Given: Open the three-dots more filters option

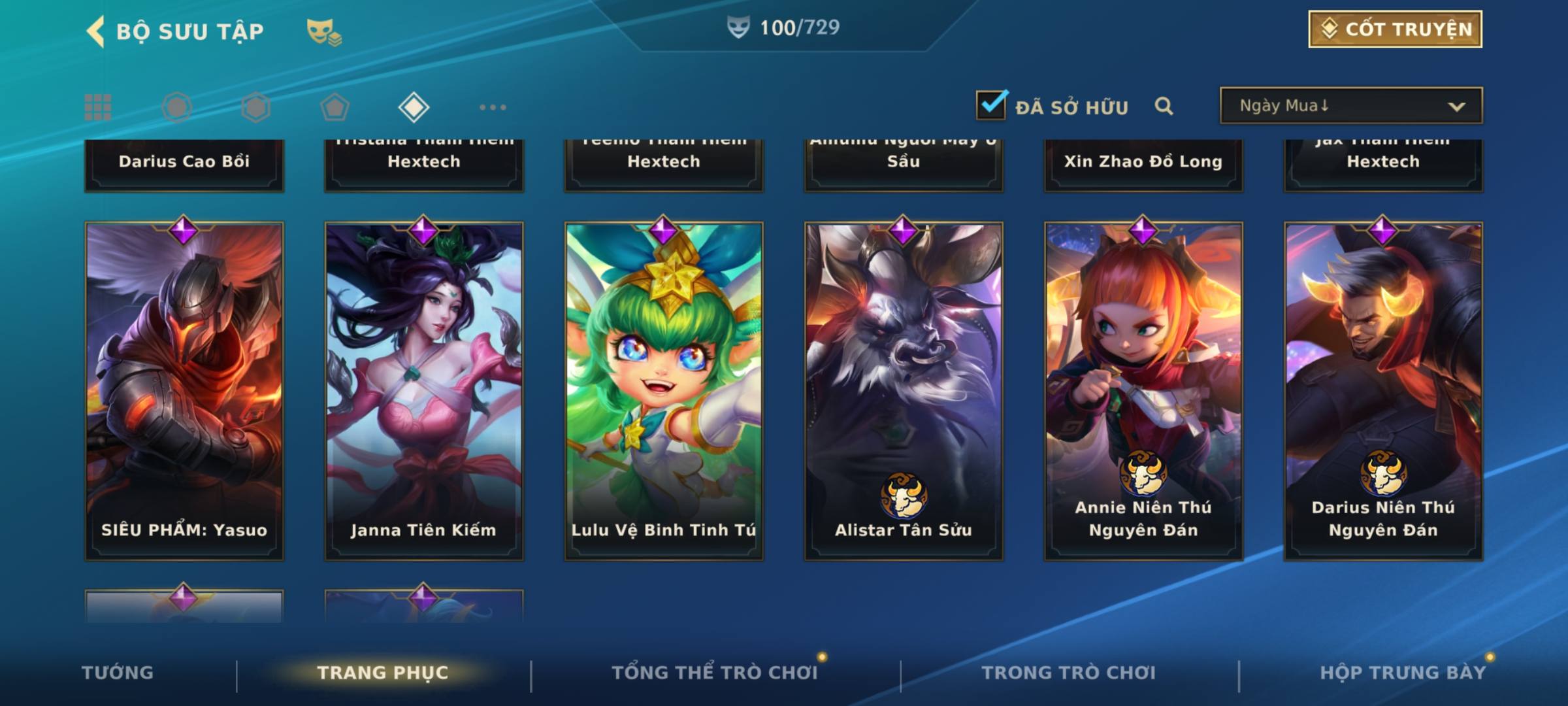Looking at the screenshot, I should [493, 107].
